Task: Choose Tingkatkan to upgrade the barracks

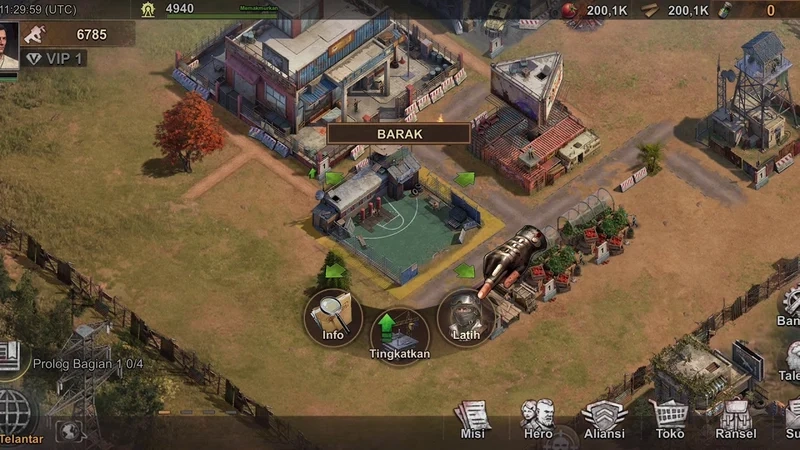Action: point(399,334)
